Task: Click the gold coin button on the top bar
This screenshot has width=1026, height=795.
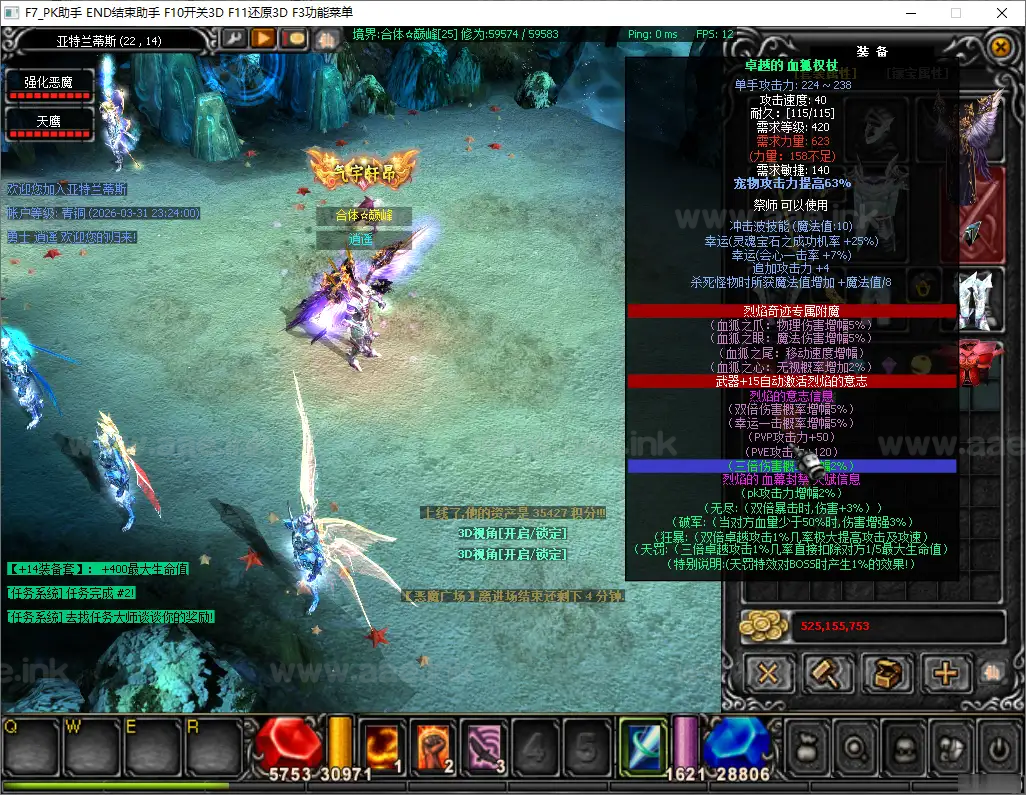Action: click(294, 39)
